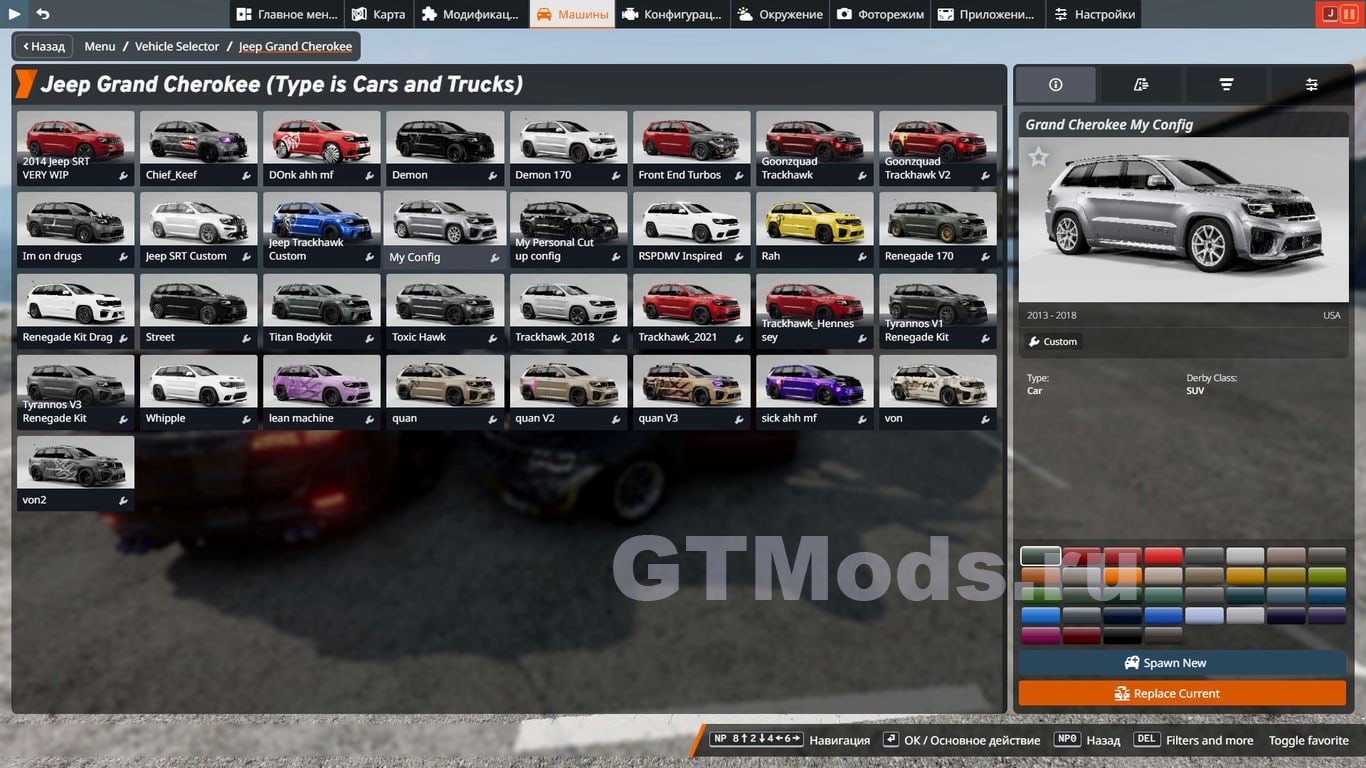This screenshot has height=768, width=1366.
Task: Click Replace Current button
Action: (x=1182, y=693)
